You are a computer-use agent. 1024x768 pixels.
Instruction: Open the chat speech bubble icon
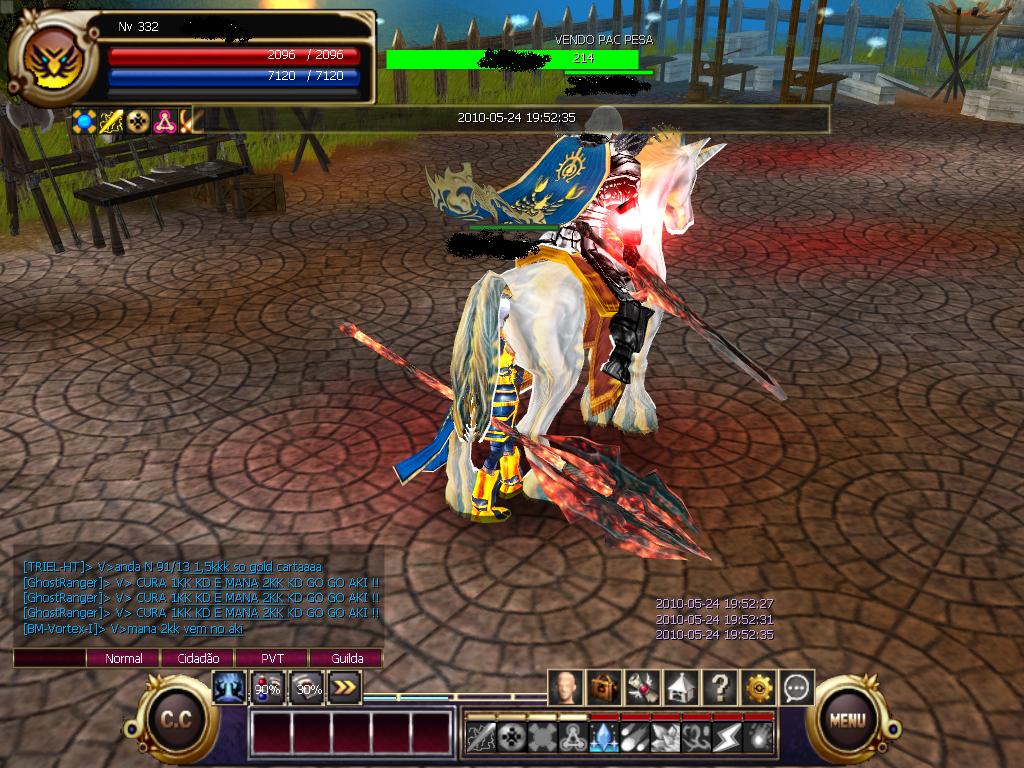click(x=797, y=688)
